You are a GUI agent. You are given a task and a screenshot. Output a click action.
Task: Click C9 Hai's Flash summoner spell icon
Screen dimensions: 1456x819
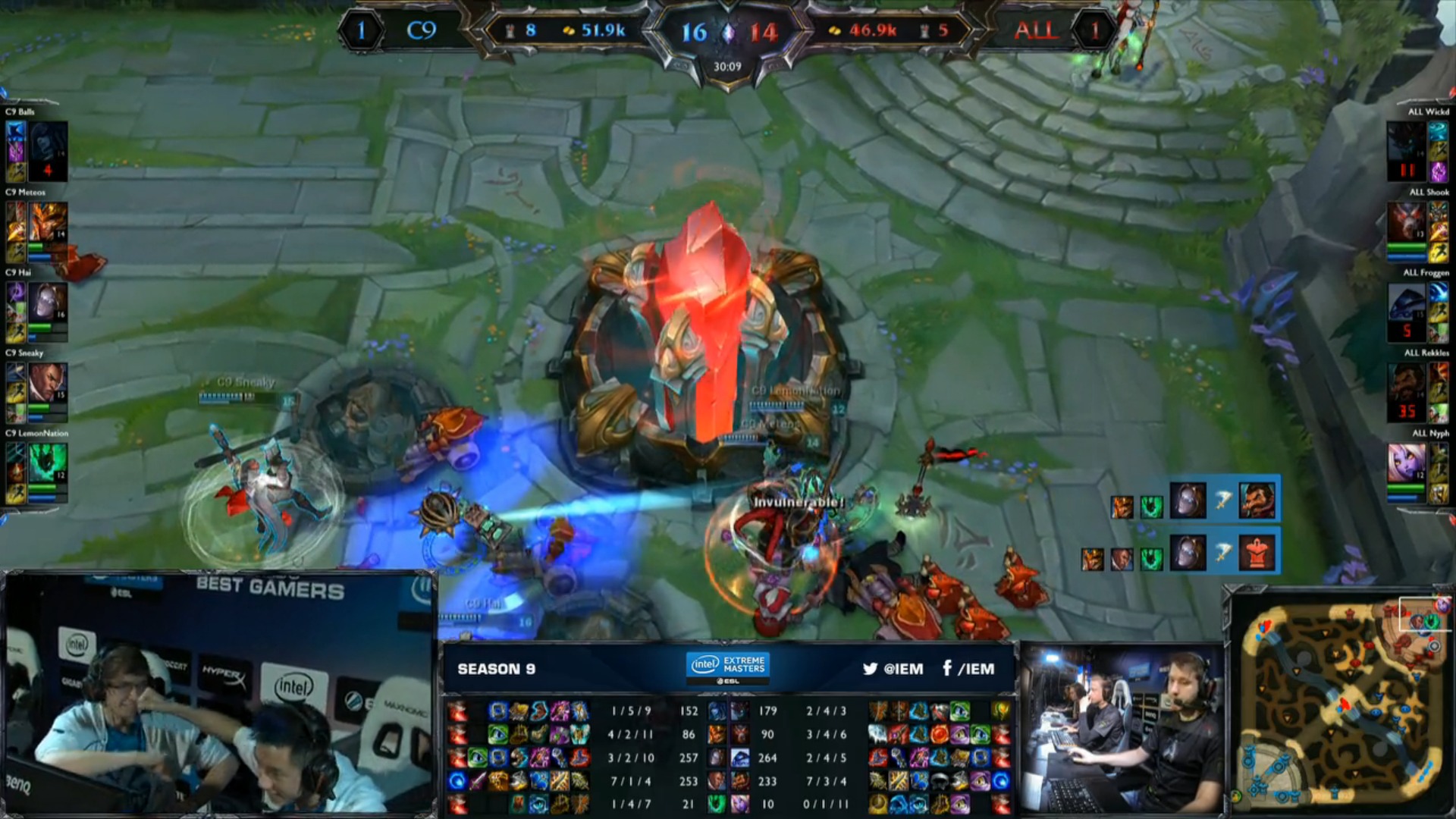[x=16, y=334]
